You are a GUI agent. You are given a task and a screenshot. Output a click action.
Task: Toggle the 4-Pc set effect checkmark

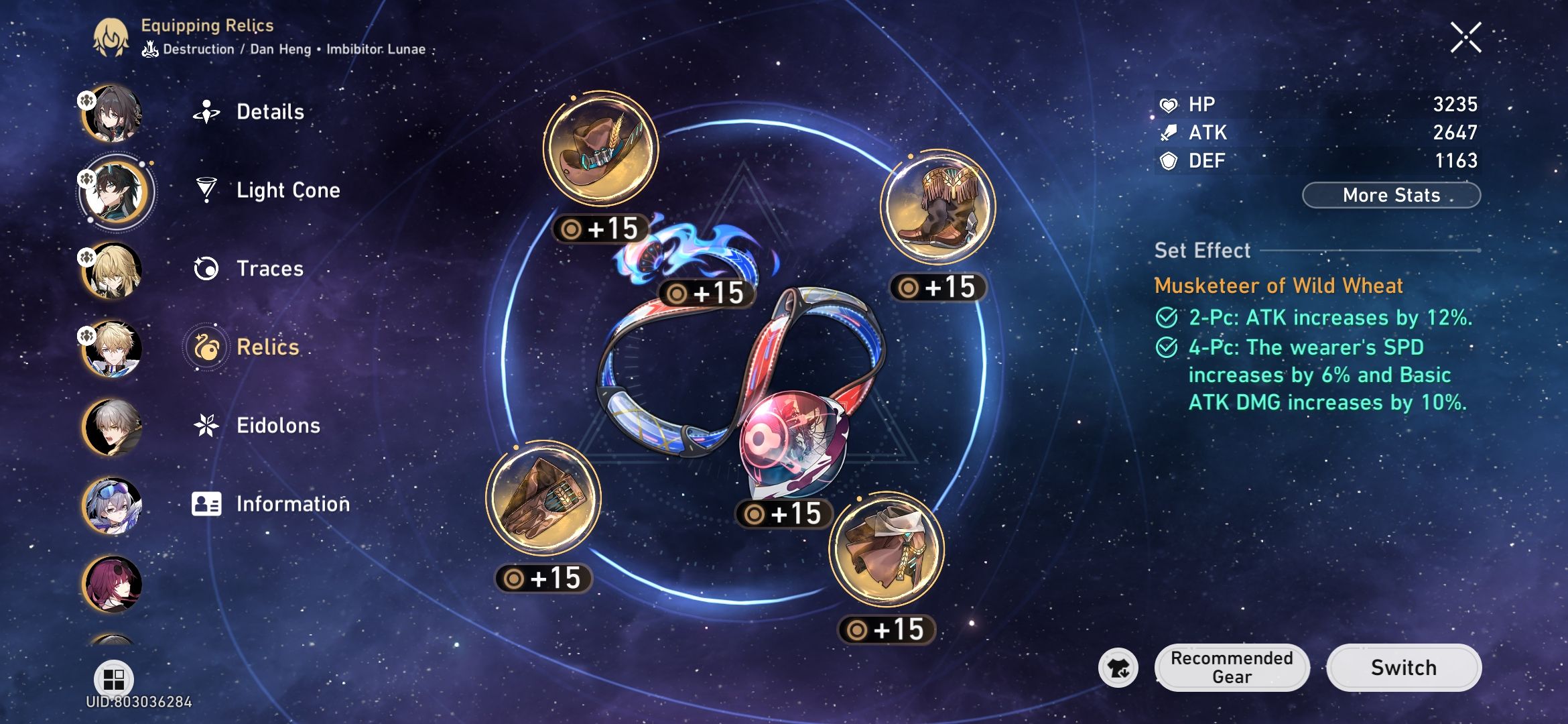click(x=1166, y=347)
